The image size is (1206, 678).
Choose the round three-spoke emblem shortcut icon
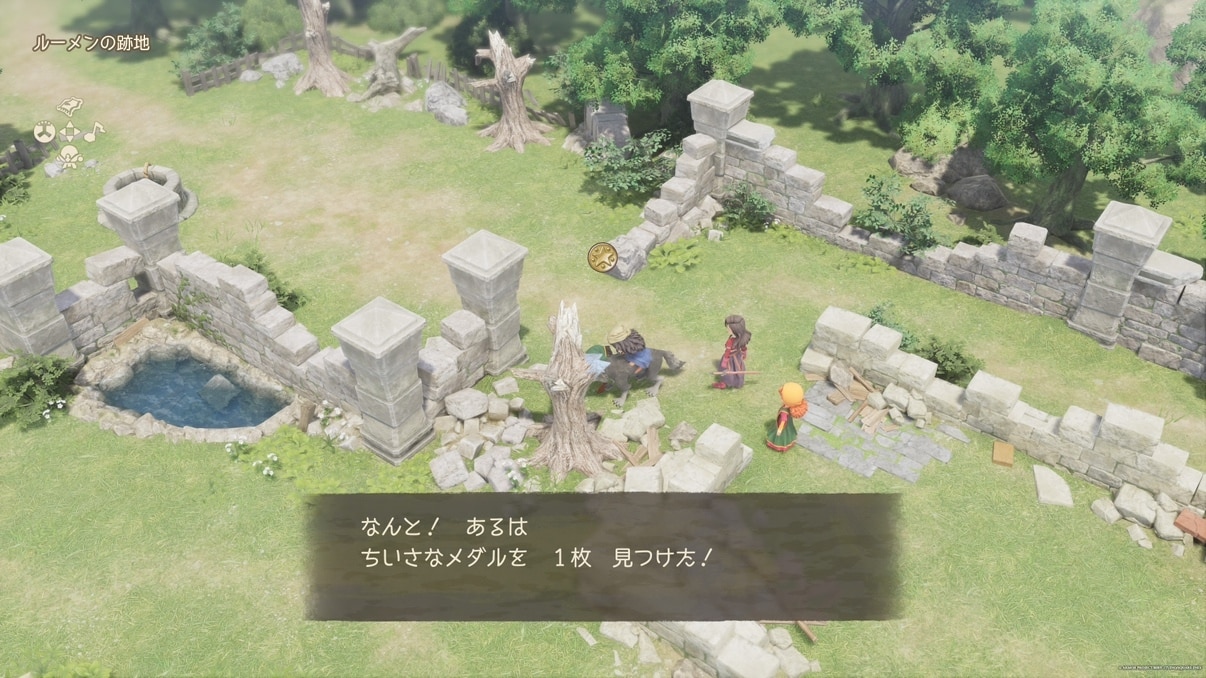point(44,132)
